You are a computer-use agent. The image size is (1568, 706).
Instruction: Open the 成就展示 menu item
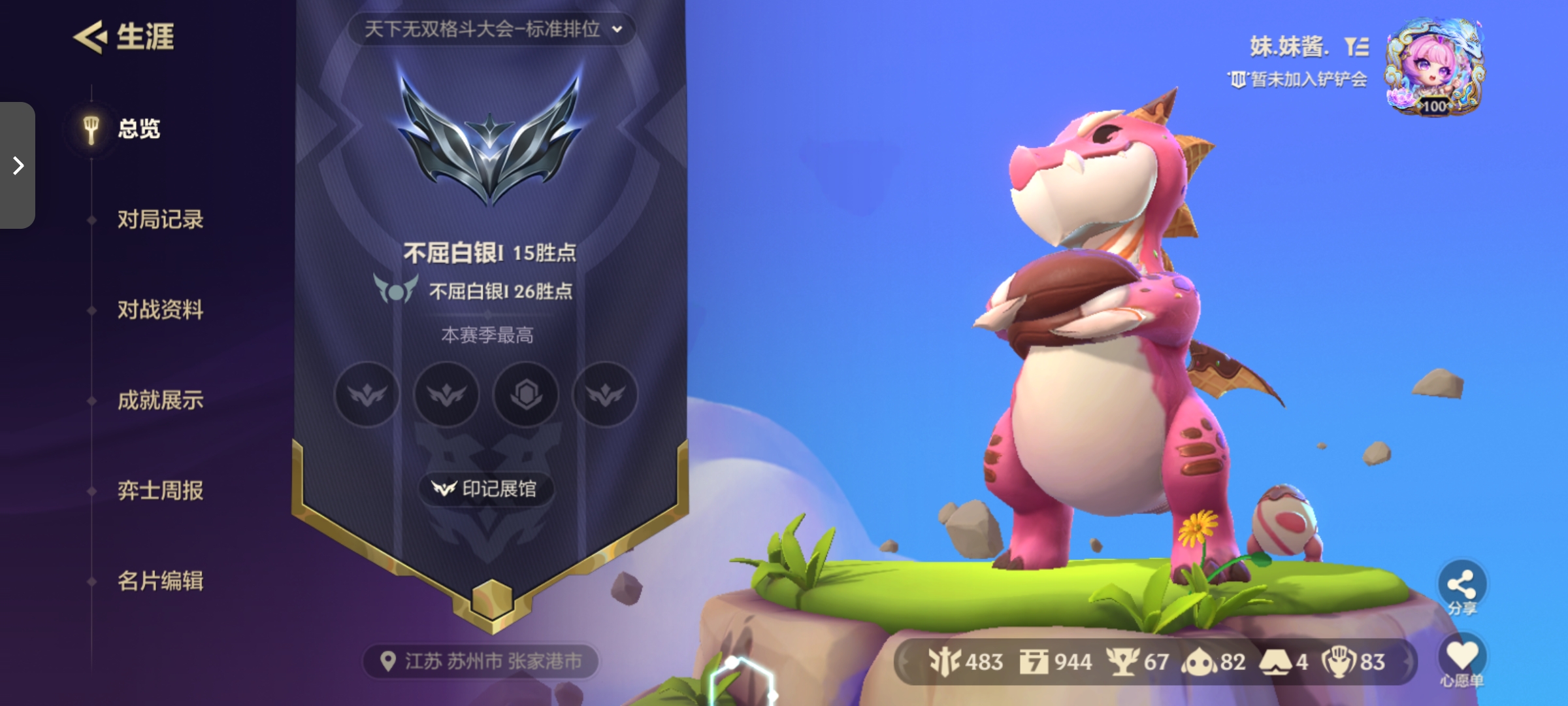click(160, 401)
